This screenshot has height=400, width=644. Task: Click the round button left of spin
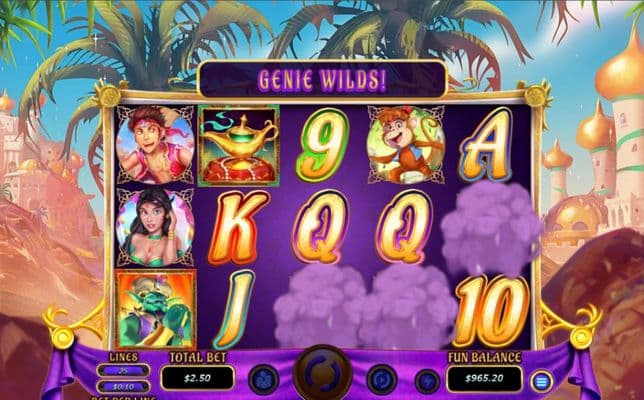263,379
